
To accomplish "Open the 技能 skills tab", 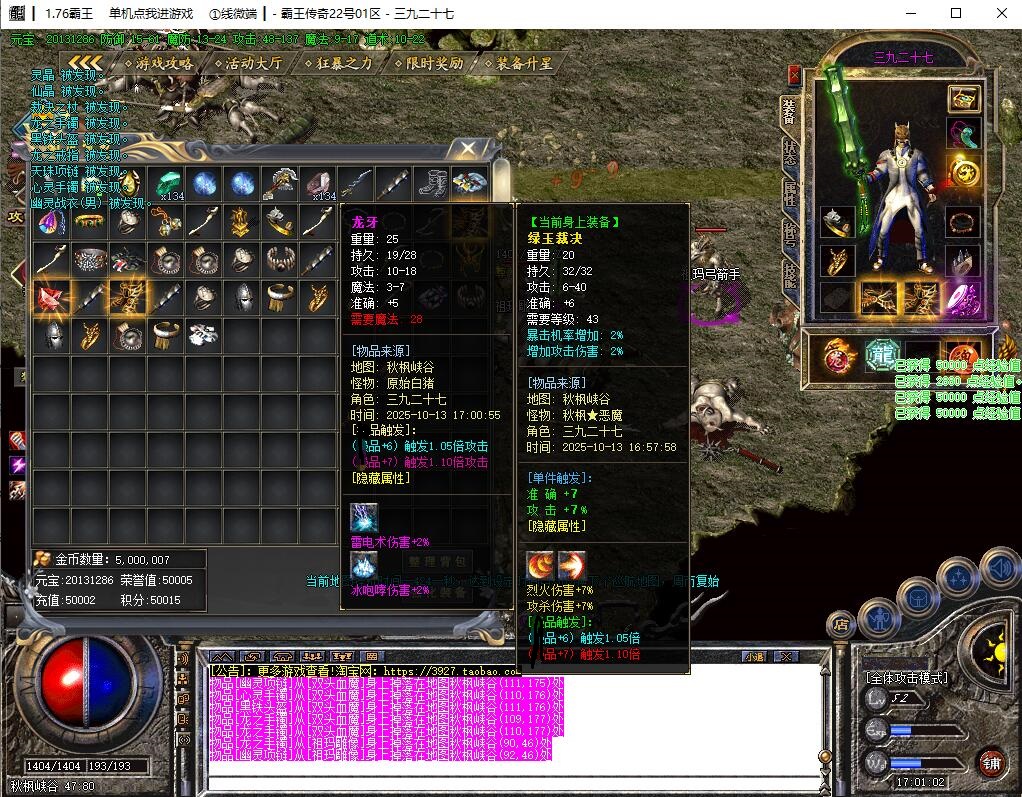I will [x=790, y=275].
